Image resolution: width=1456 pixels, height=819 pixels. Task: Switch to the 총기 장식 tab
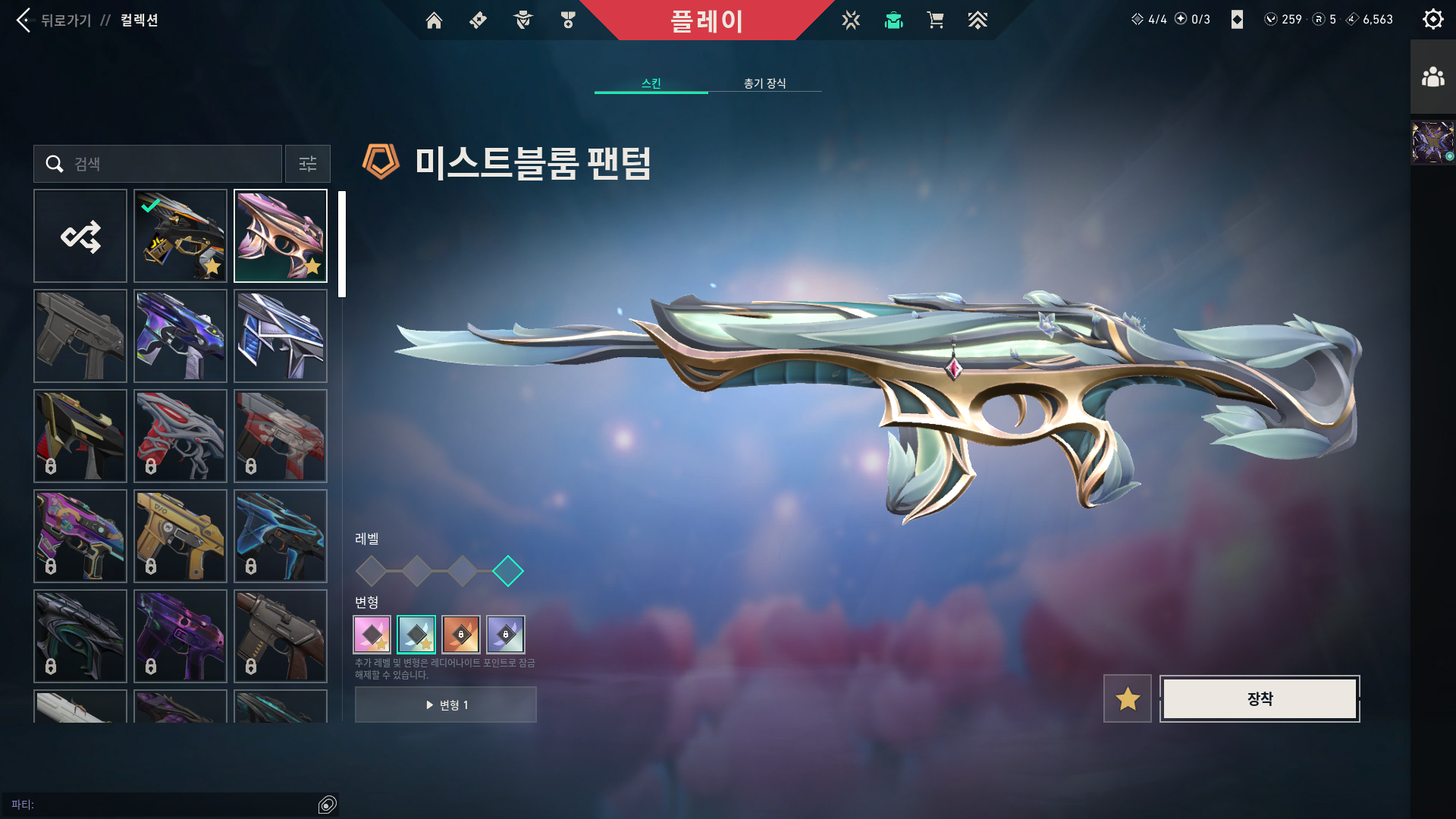point(764,84)
